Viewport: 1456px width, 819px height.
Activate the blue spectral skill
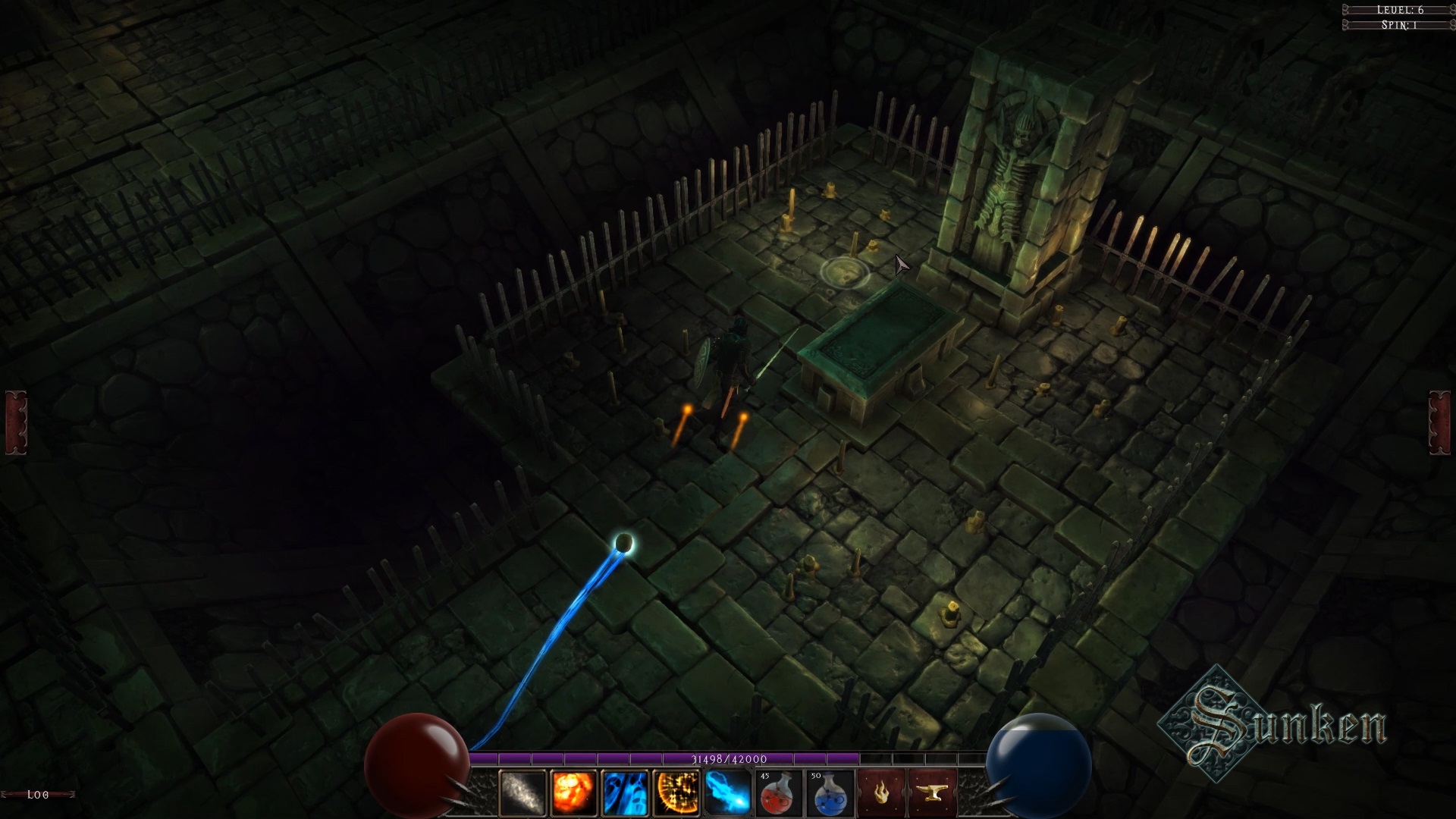pyautogui.click(x=623, y=791)
